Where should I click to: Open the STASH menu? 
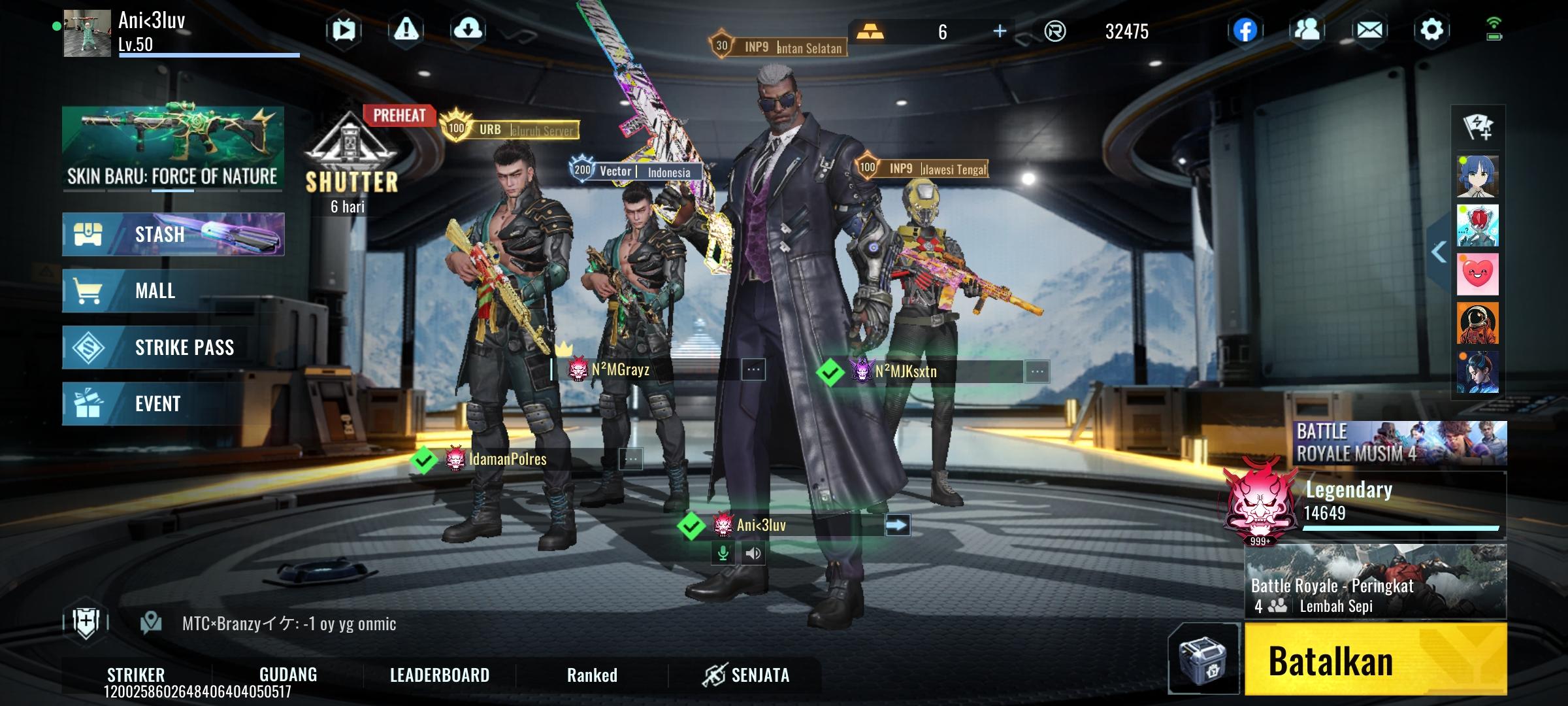[173, 234]
